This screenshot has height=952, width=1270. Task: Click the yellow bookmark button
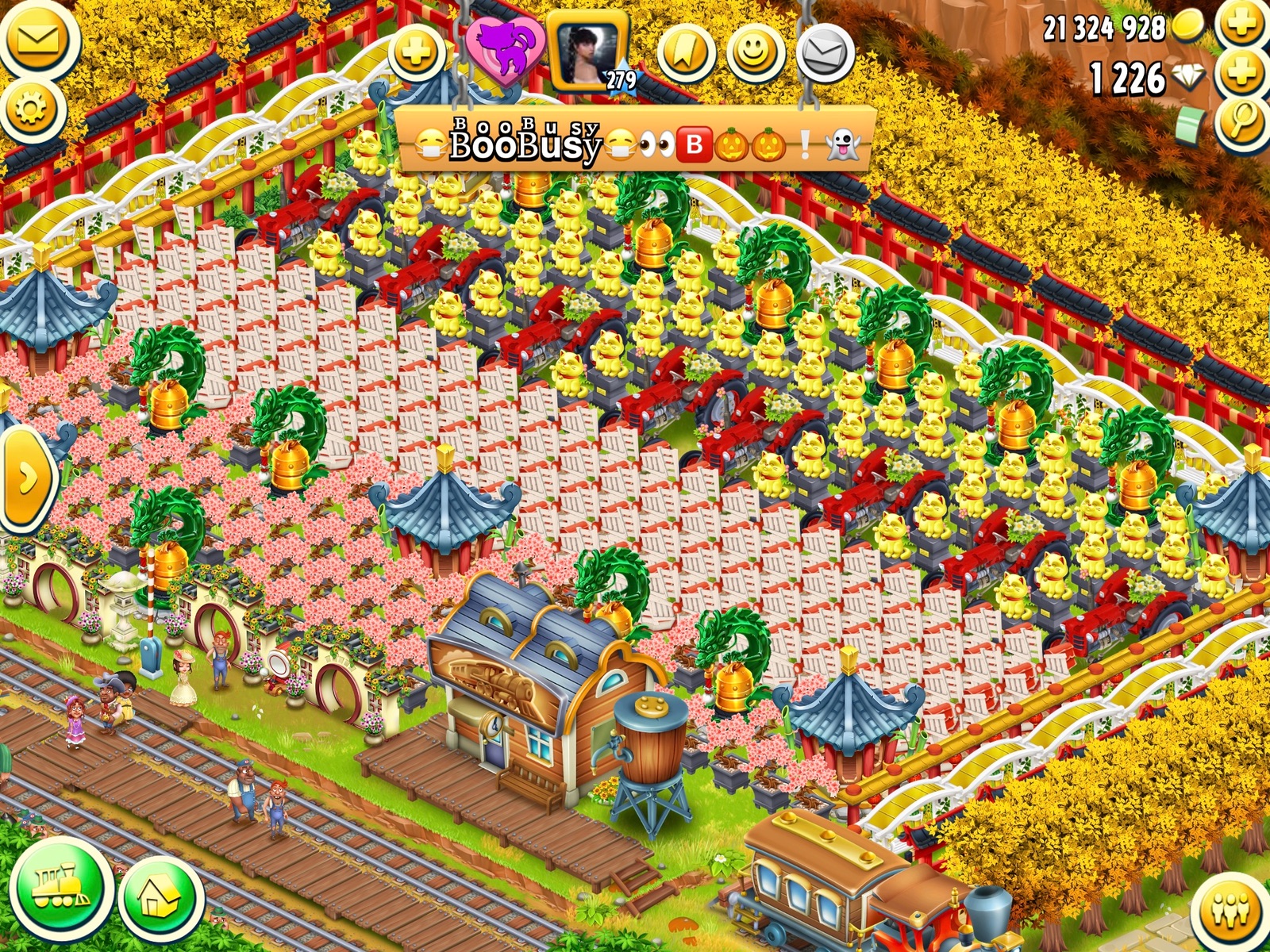[687, 53]
